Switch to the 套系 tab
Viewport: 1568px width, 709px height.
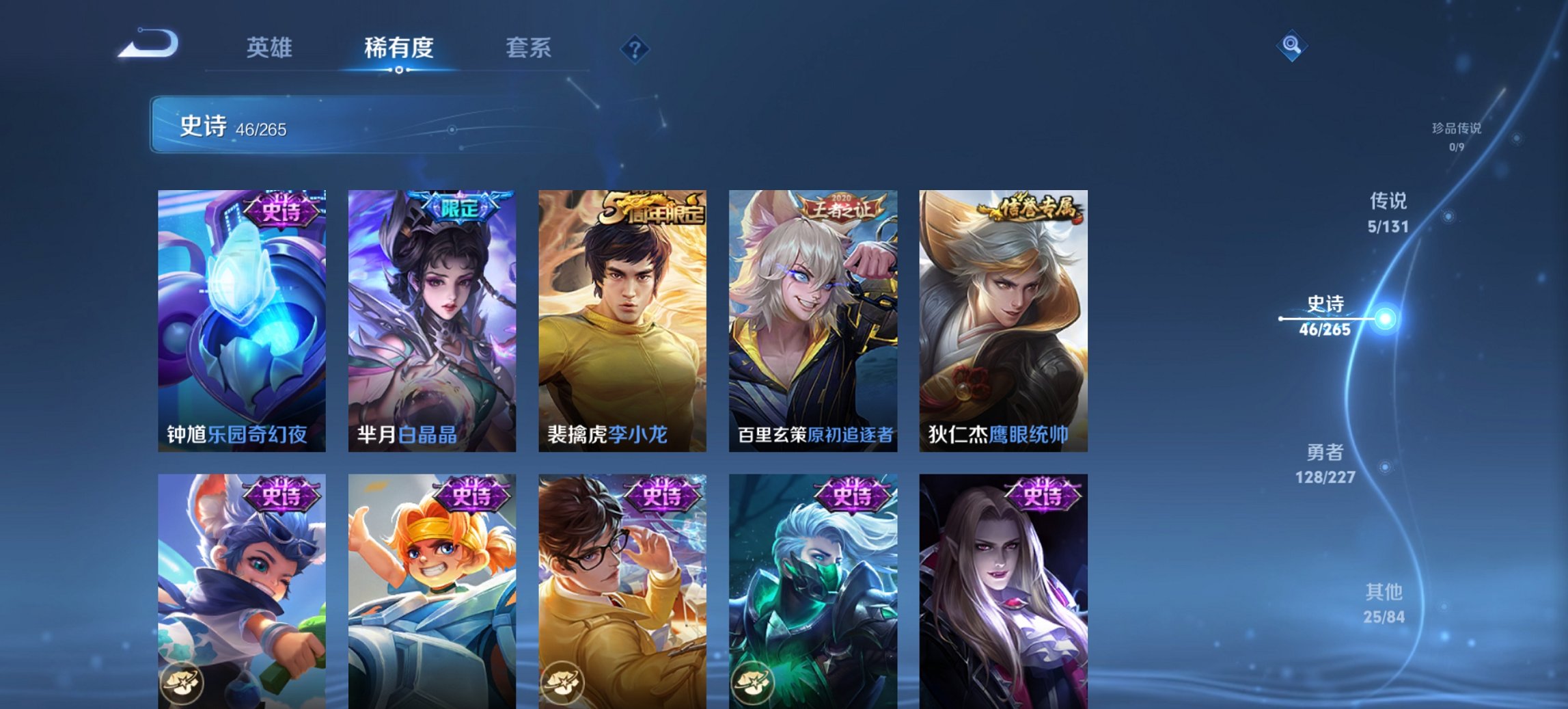[528, 48]
